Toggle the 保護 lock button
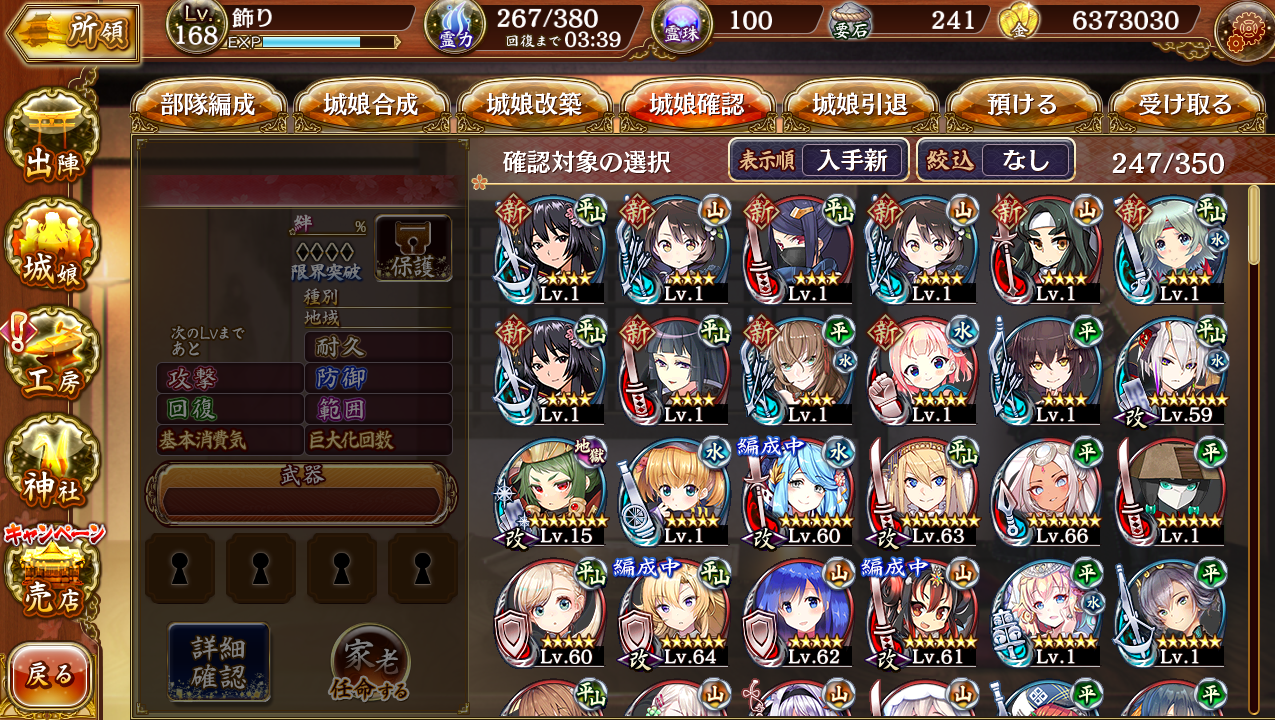1275x720 pixels. pyautogui.click(x=413, y=248)
